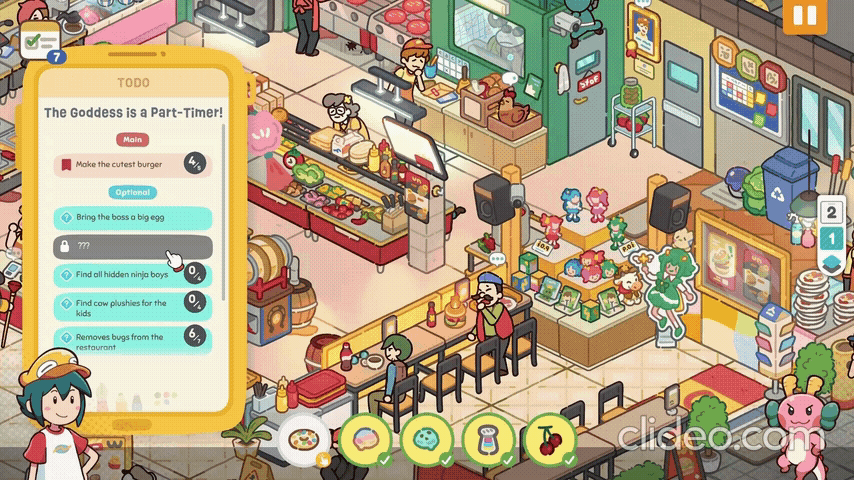Select 'Find all hidden ninja boys' task
The height and width of the screenshot is (480, 854).
click(131, 274)
